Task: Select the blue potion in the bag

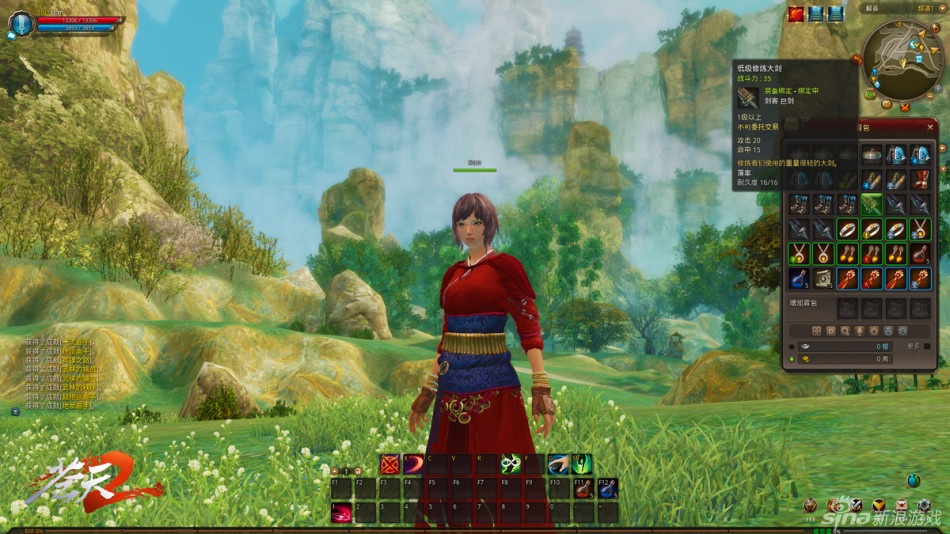Action: [797, 278]
